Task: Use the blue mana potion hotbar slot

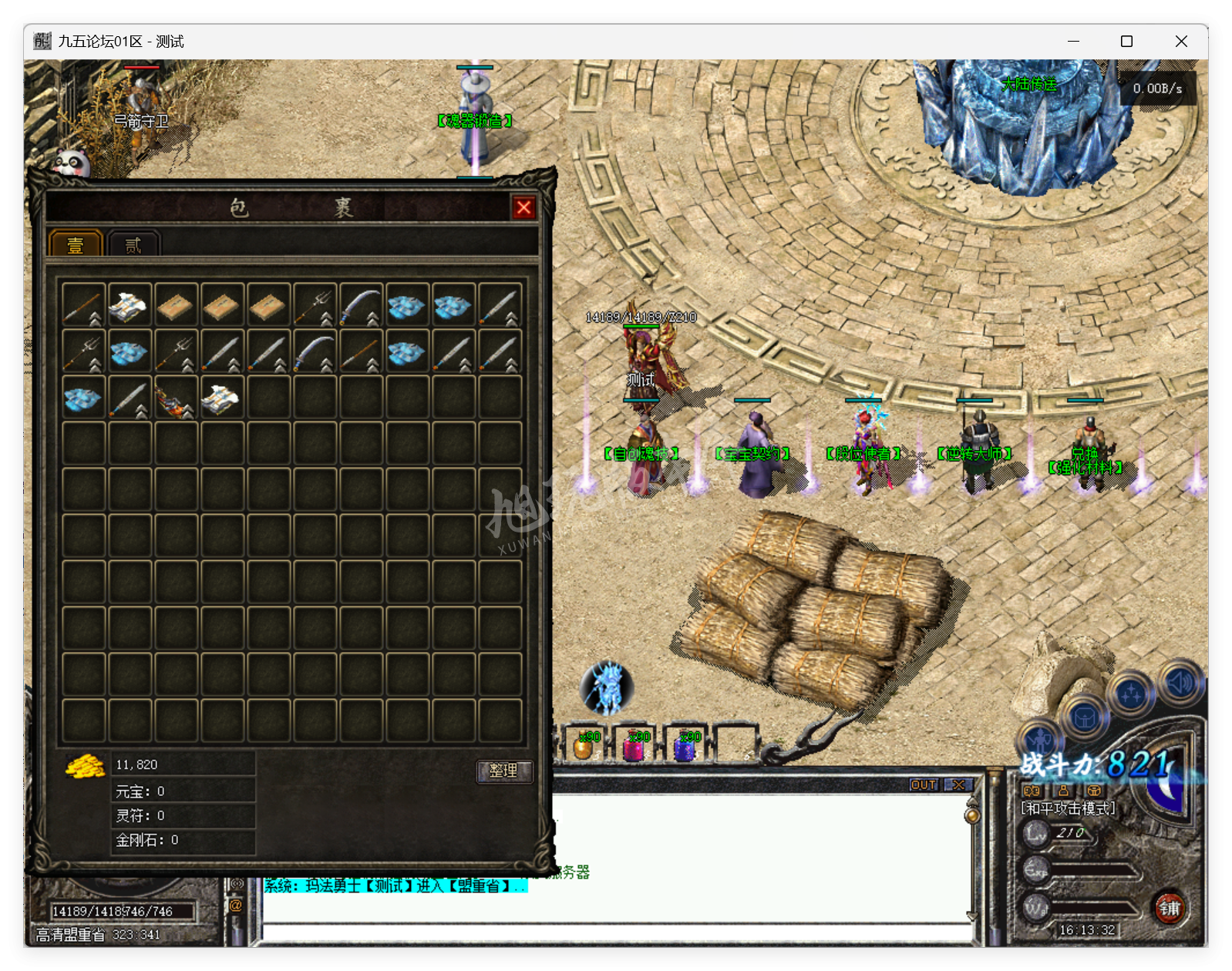Action: point(686,746)
